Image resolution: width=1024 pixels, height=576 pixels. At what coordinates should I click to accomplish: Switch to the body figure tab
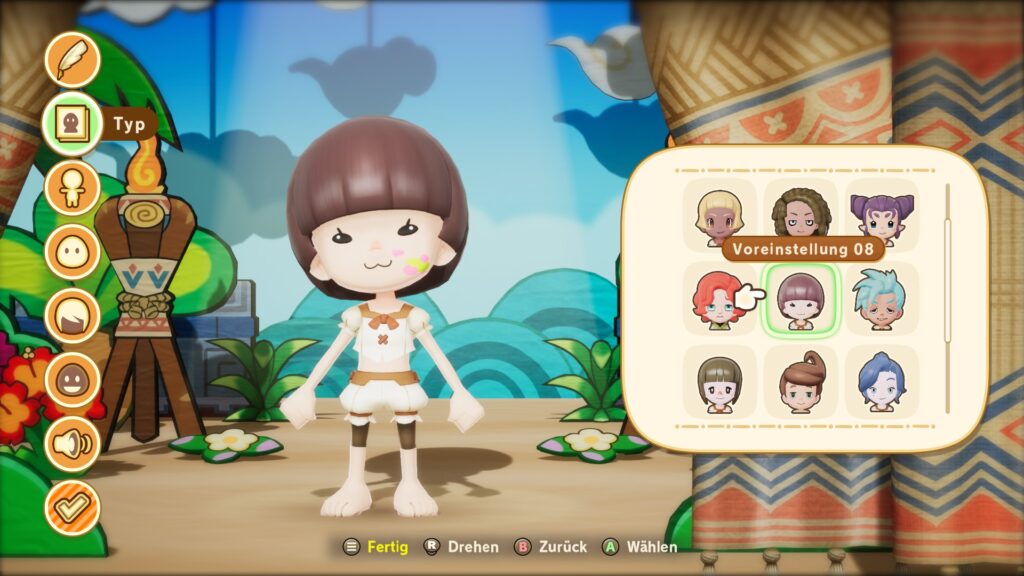coord(72,188)
